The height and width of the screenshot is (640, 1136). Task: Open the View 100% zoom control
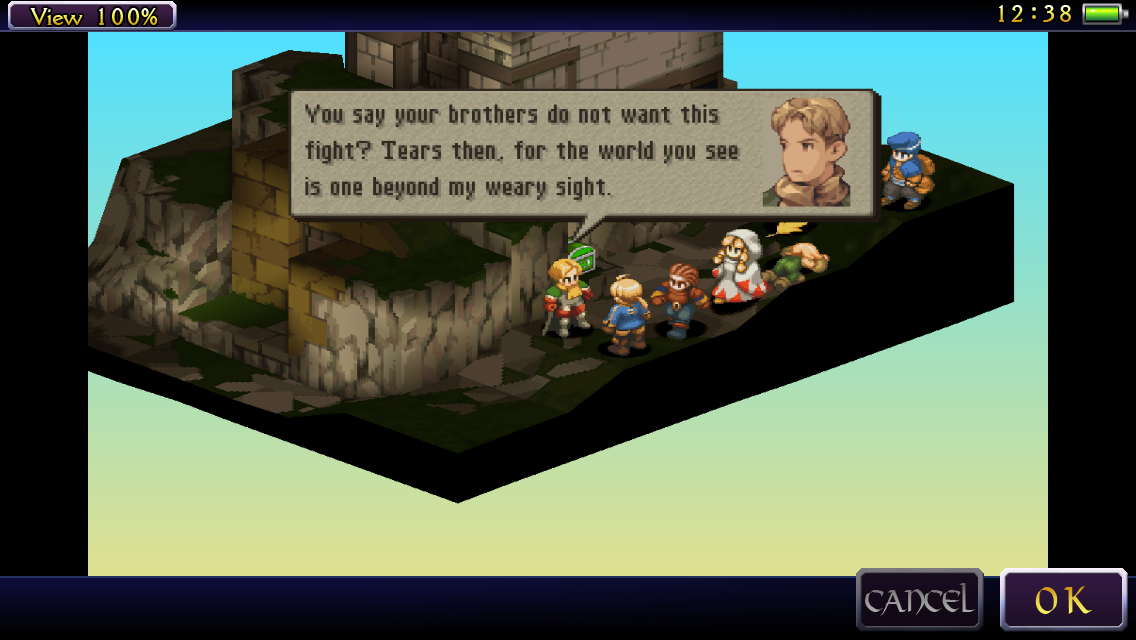click(x=92, y=16)
